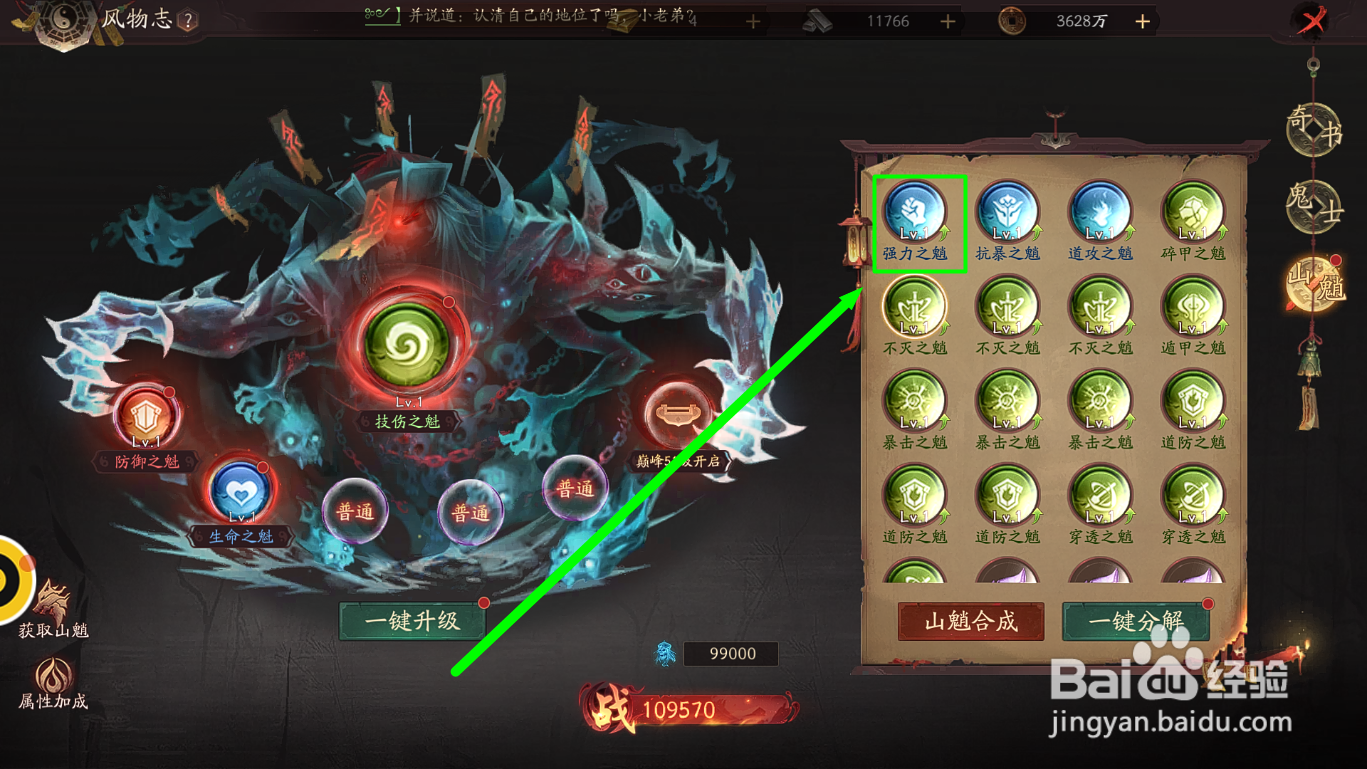The width and height of the screenshot is (1367, 769).
Task: Select the 抗暴之魈 orb in the grid
Action: tap(1010, 213)
